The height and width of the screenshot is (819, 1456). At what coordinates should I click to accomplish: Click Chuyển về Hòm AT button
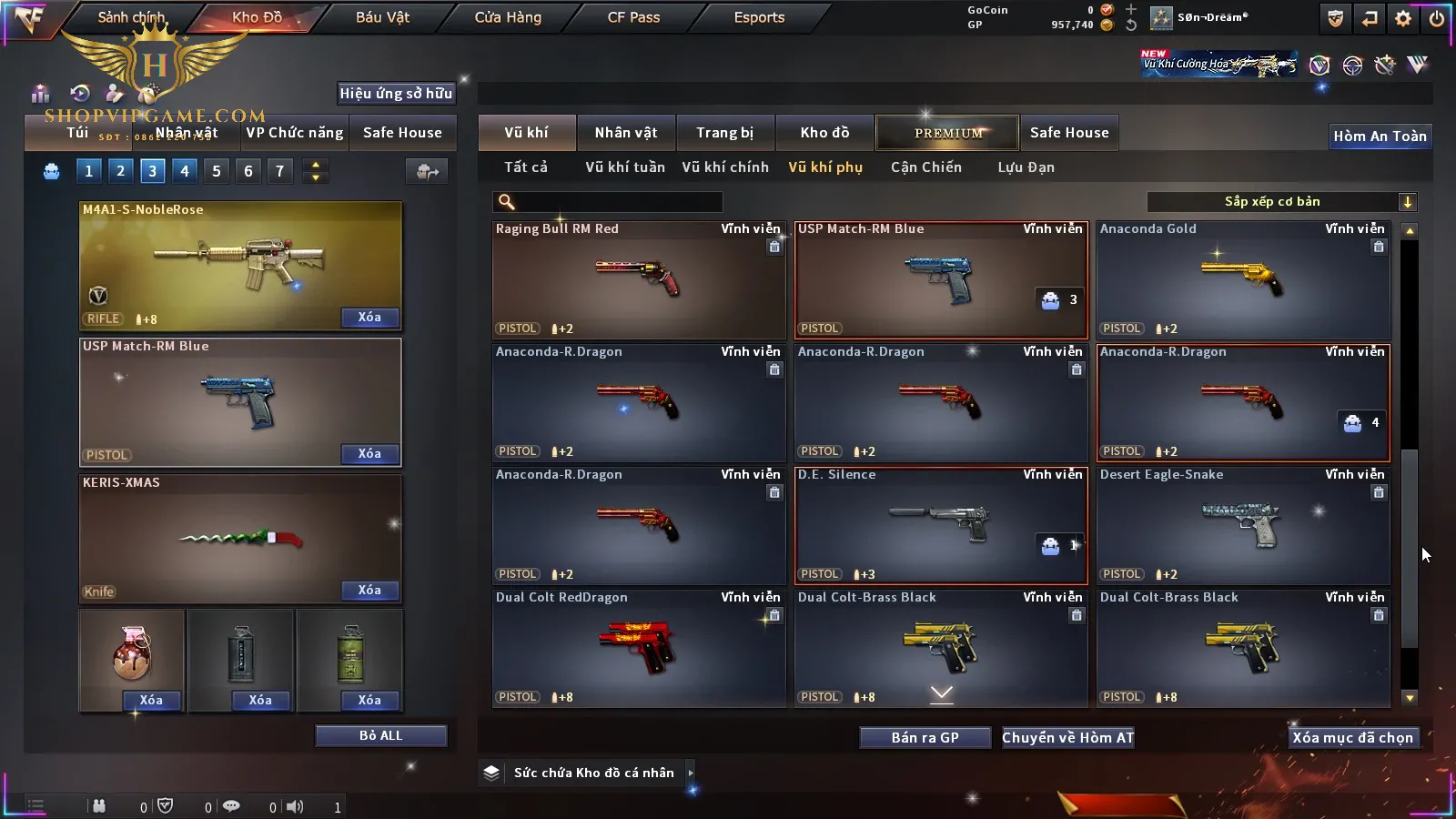pyautogui.click(x=1068, y=738)
